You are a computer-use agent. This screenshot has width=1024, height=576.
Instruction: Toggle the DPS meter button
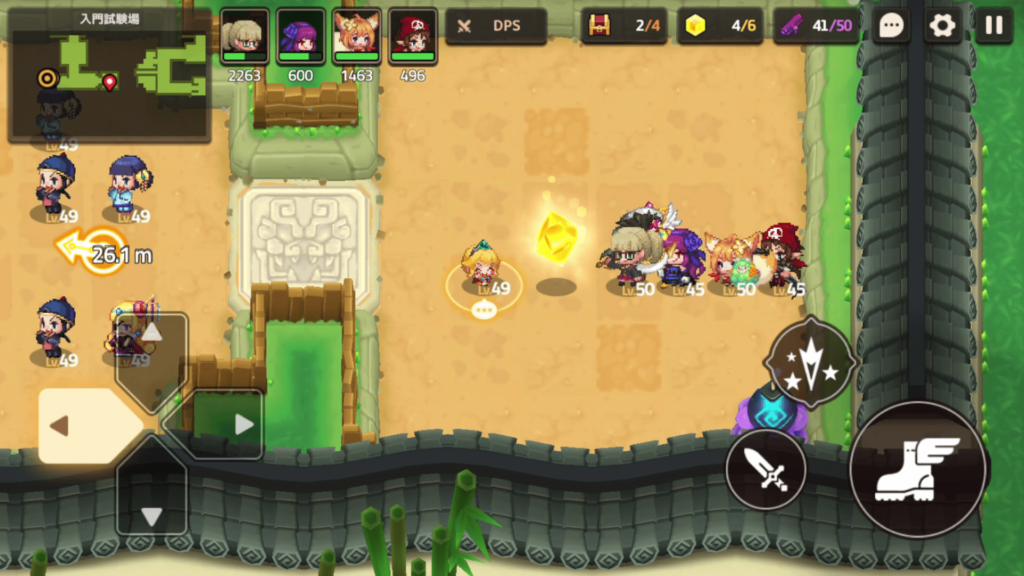click(x=496, y=26)
